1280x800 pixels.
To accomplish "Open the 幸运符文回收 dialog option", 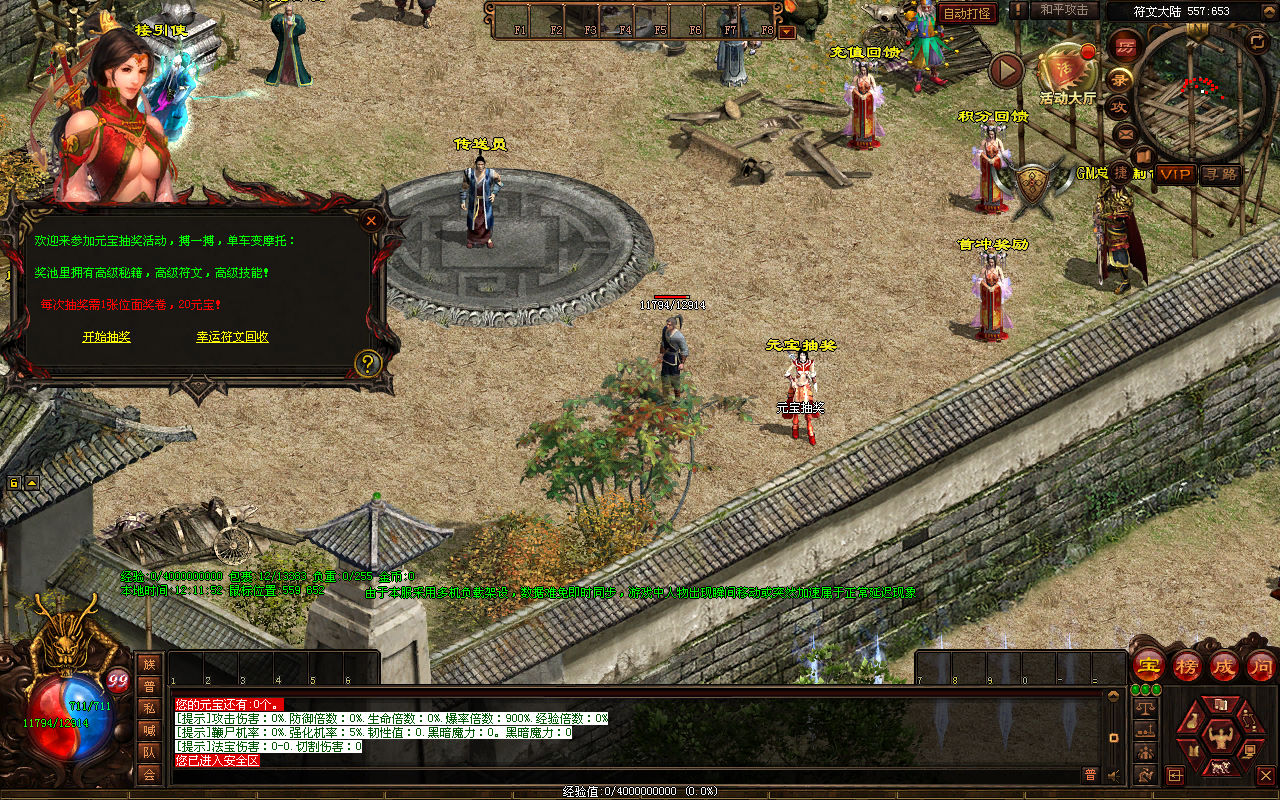I will (x=232, y=337).
